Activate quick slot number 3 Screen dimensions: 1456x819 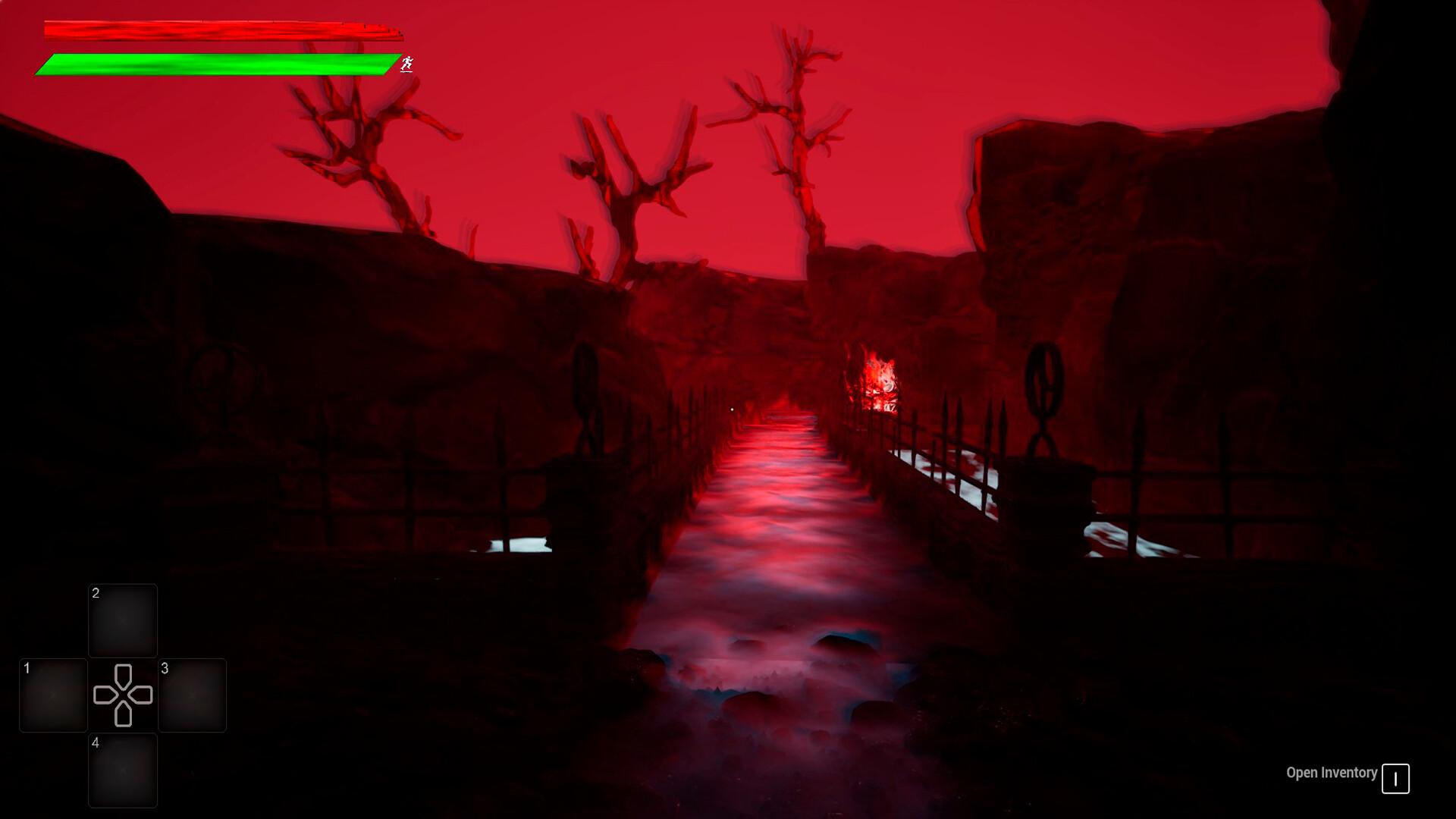click(193, 695)
